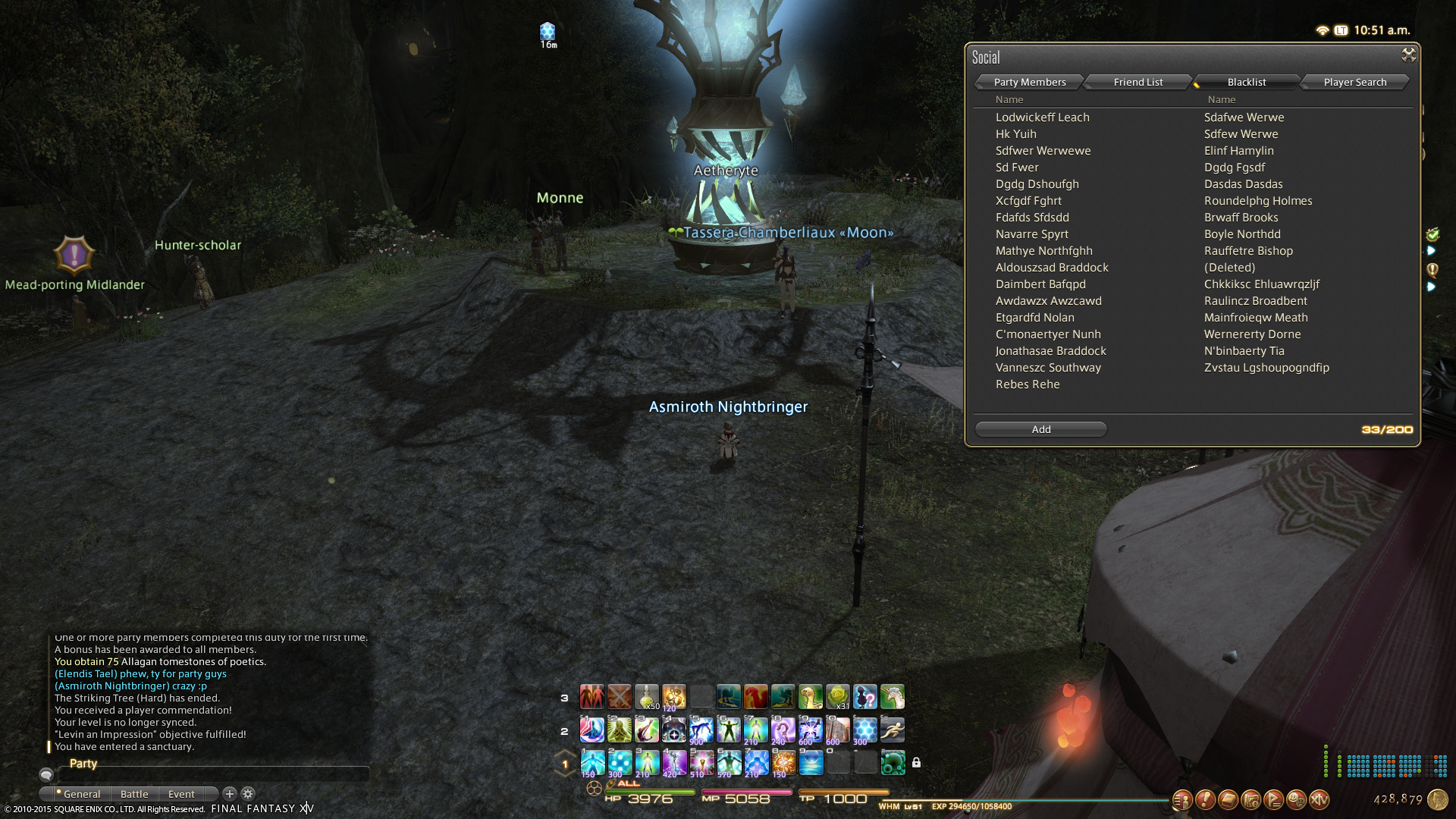Screen dimensions: 1456x819
Task: Toggle the hotbar padlock icon
Action: [916, 762]
